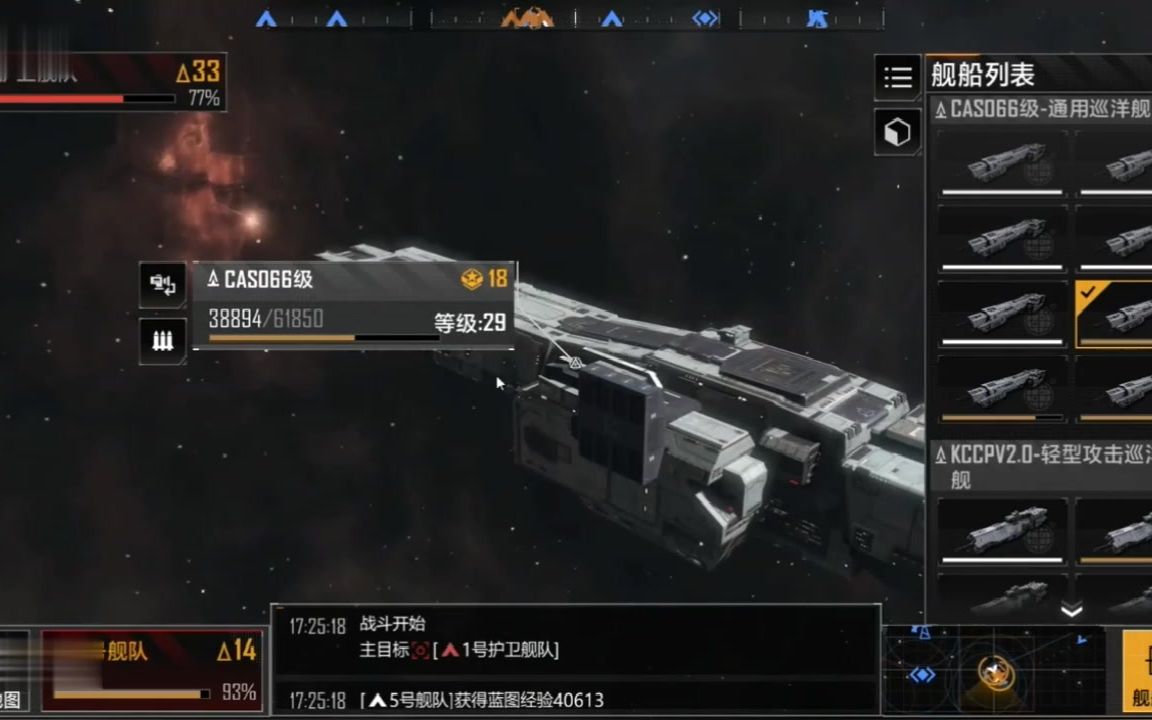Click the ammunition icon beside CAS066级
The height and width of the screenshot is (720, 1152).
coord(162,340)
